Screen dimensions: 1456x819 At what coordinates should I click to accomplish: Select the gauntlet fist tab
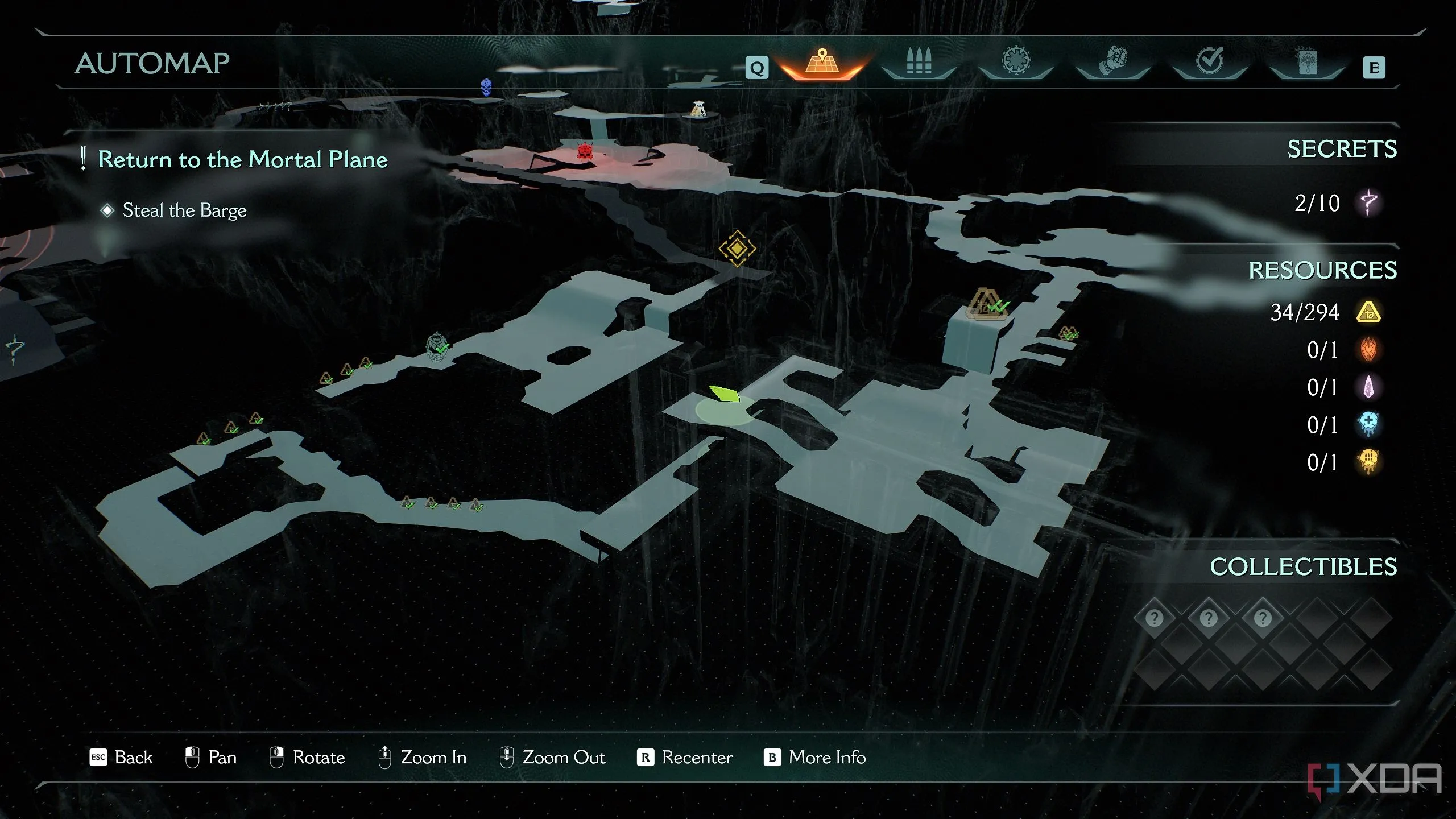point(1112,61)
